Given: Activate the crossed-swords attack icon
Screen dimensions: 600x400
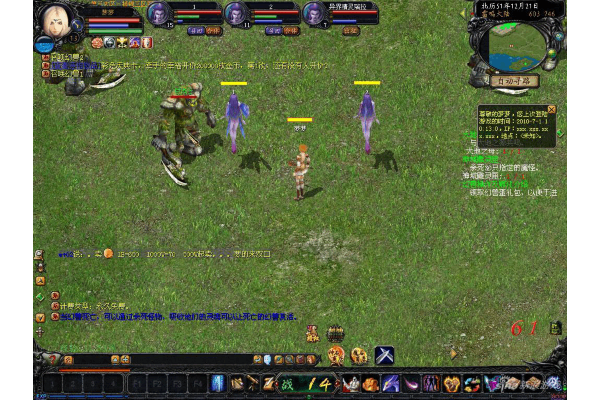Looking at the screenshot, I should click(x=384, y=354).
